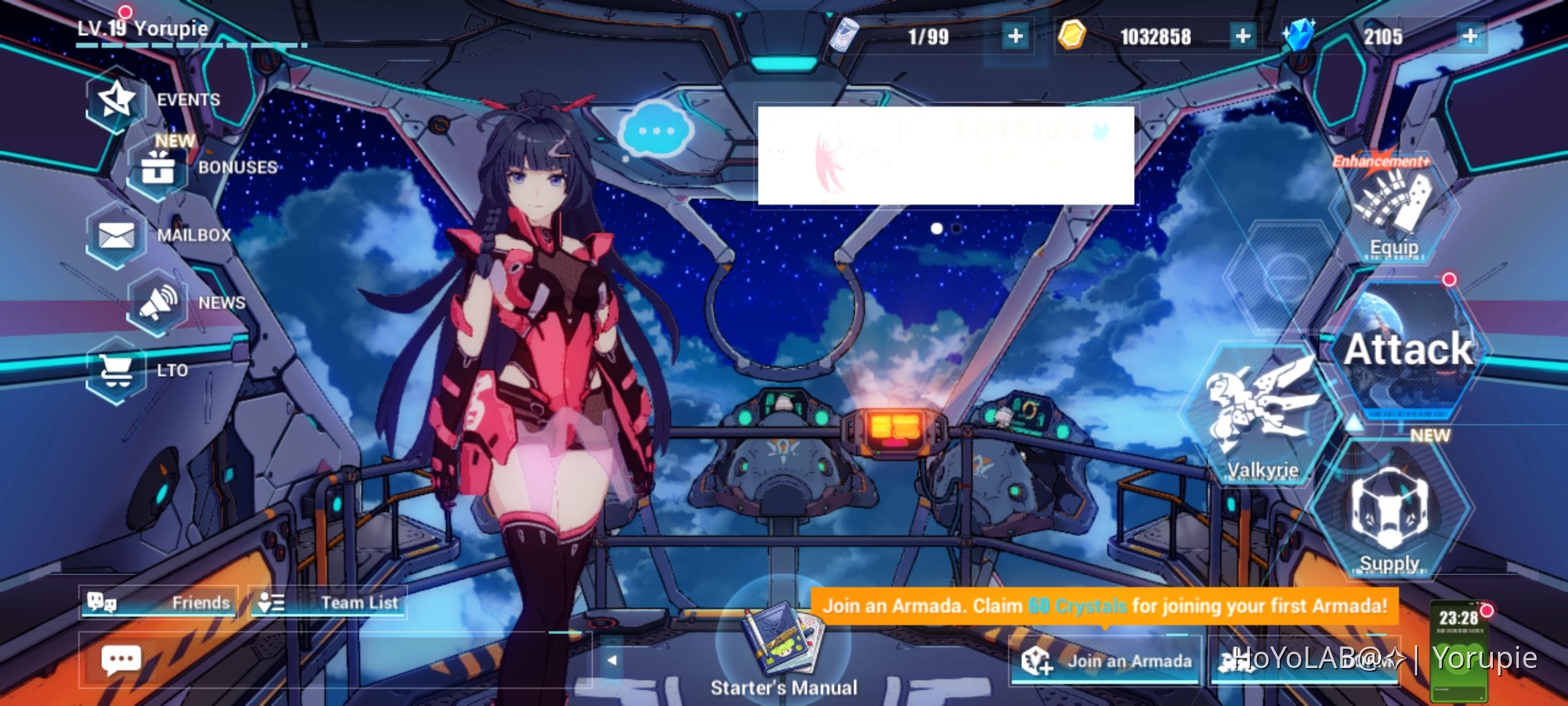
Task: Open the Events panel
Action: coord(115,99)
